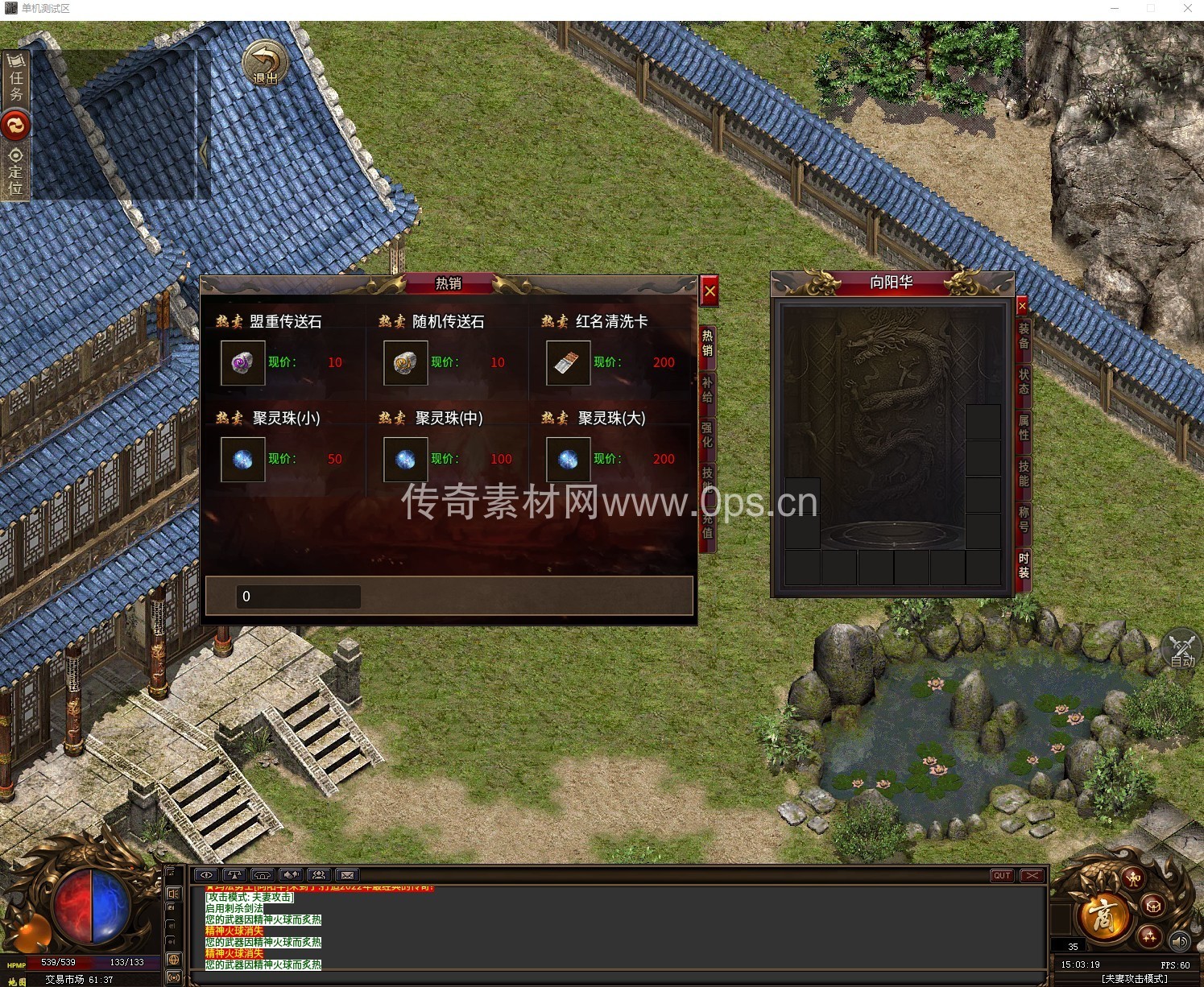The height and width of the screenshot is (987, 1204).
Task: Purchase the 聚灵珠(大) orb
Action: [x=568, y=460]
